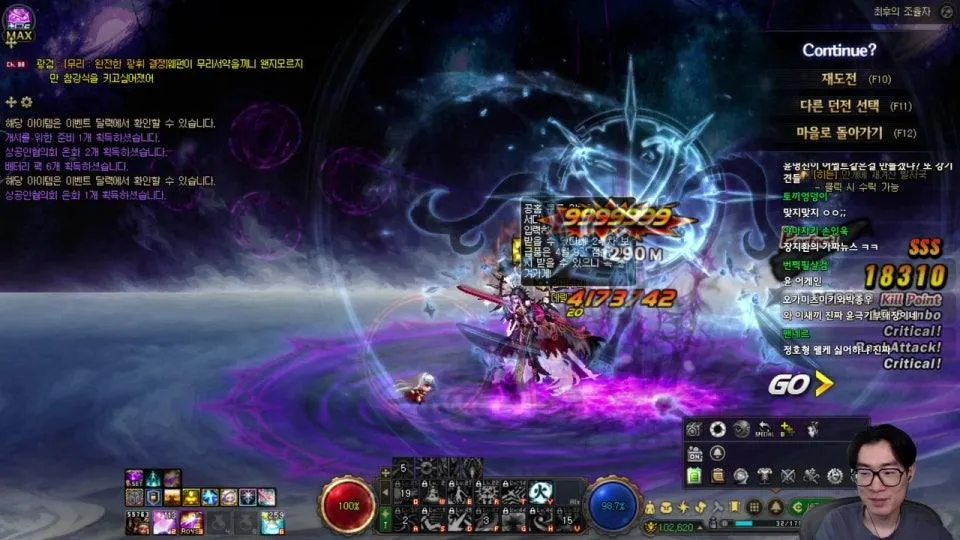The height and width of the screenshot is (540, 960).
Task: Select 다른 던전 선택 option
Action: 840,105
